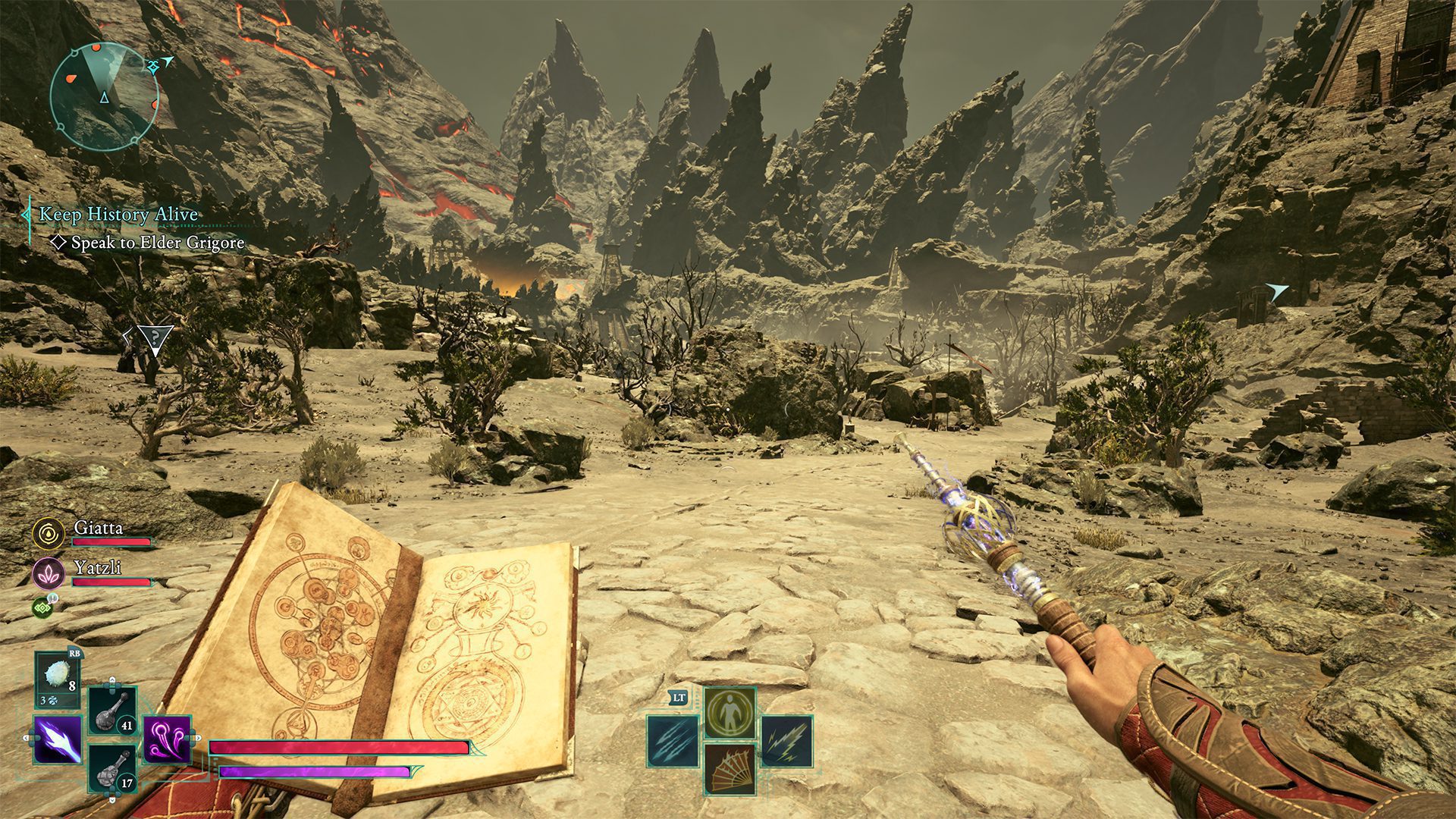Cast the magenta swirling missiles spell

167,739
